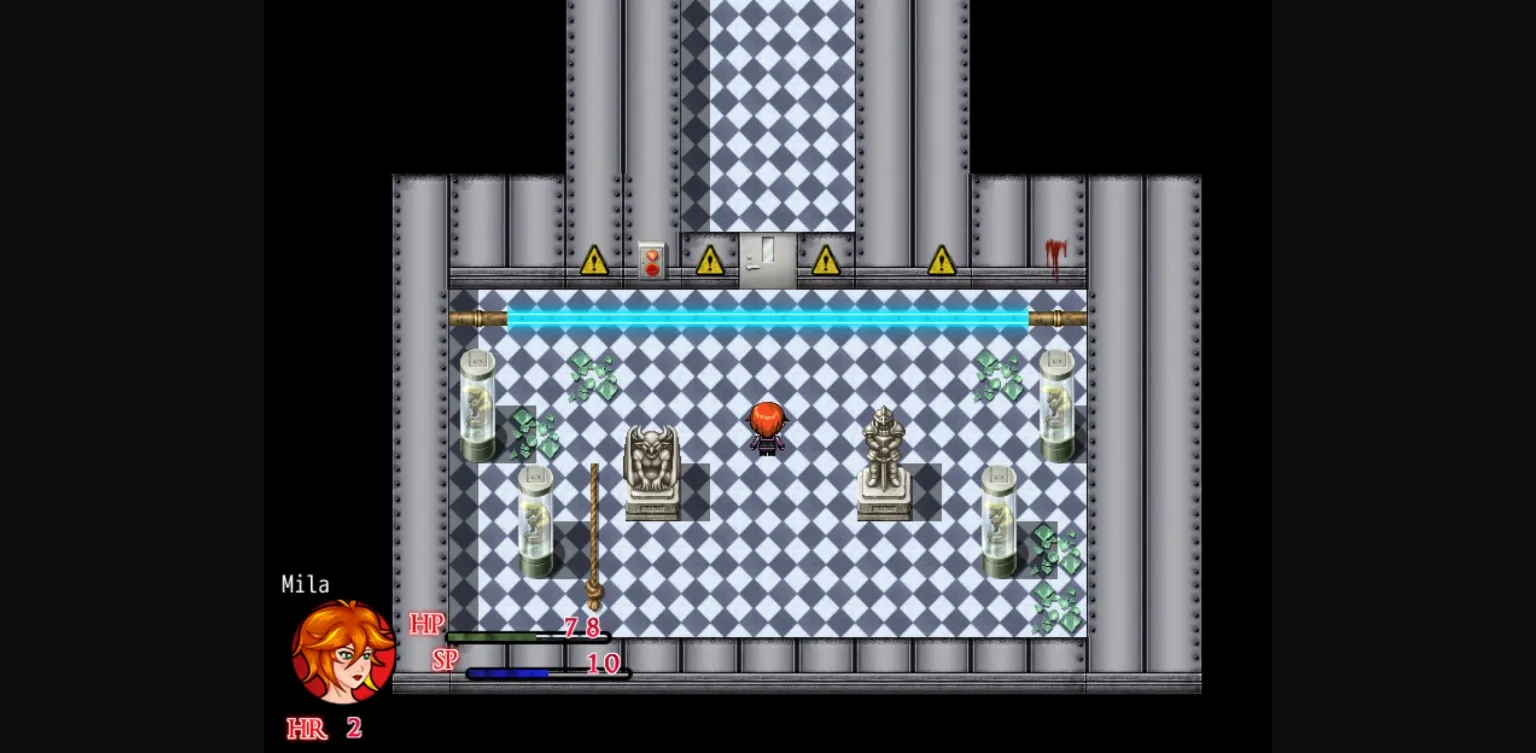Click the capsule below the left one
1536x753 pixels.
[537, 523]
